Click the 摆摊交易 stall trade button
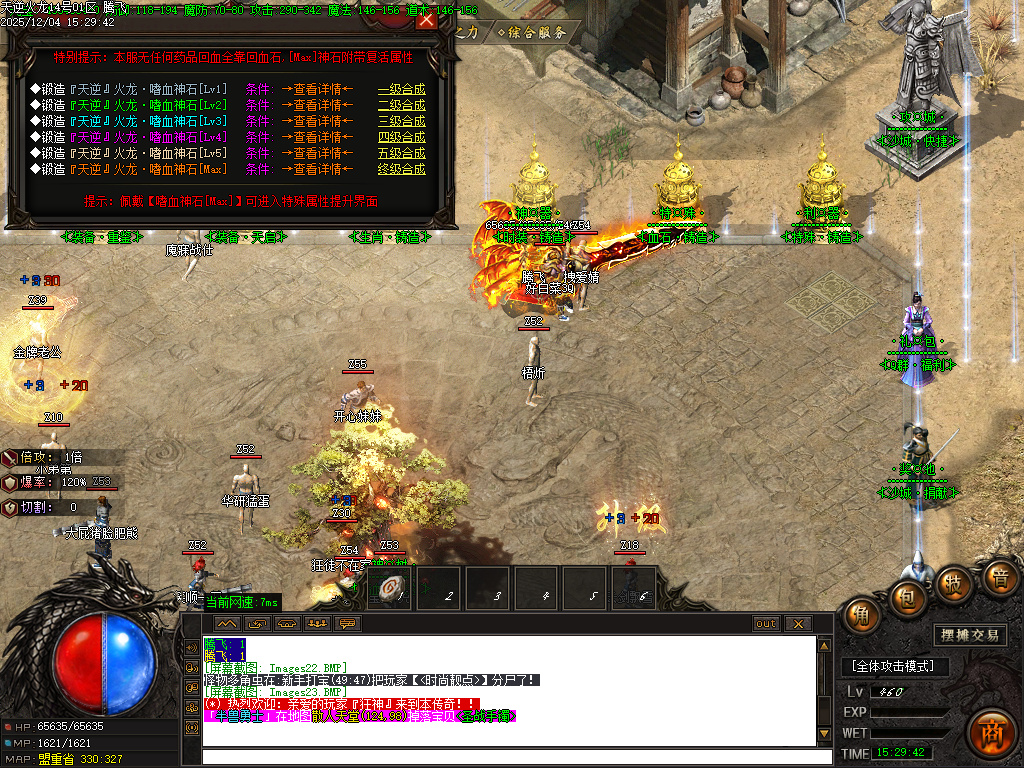1024x768 pixels. tap(970, 635)
